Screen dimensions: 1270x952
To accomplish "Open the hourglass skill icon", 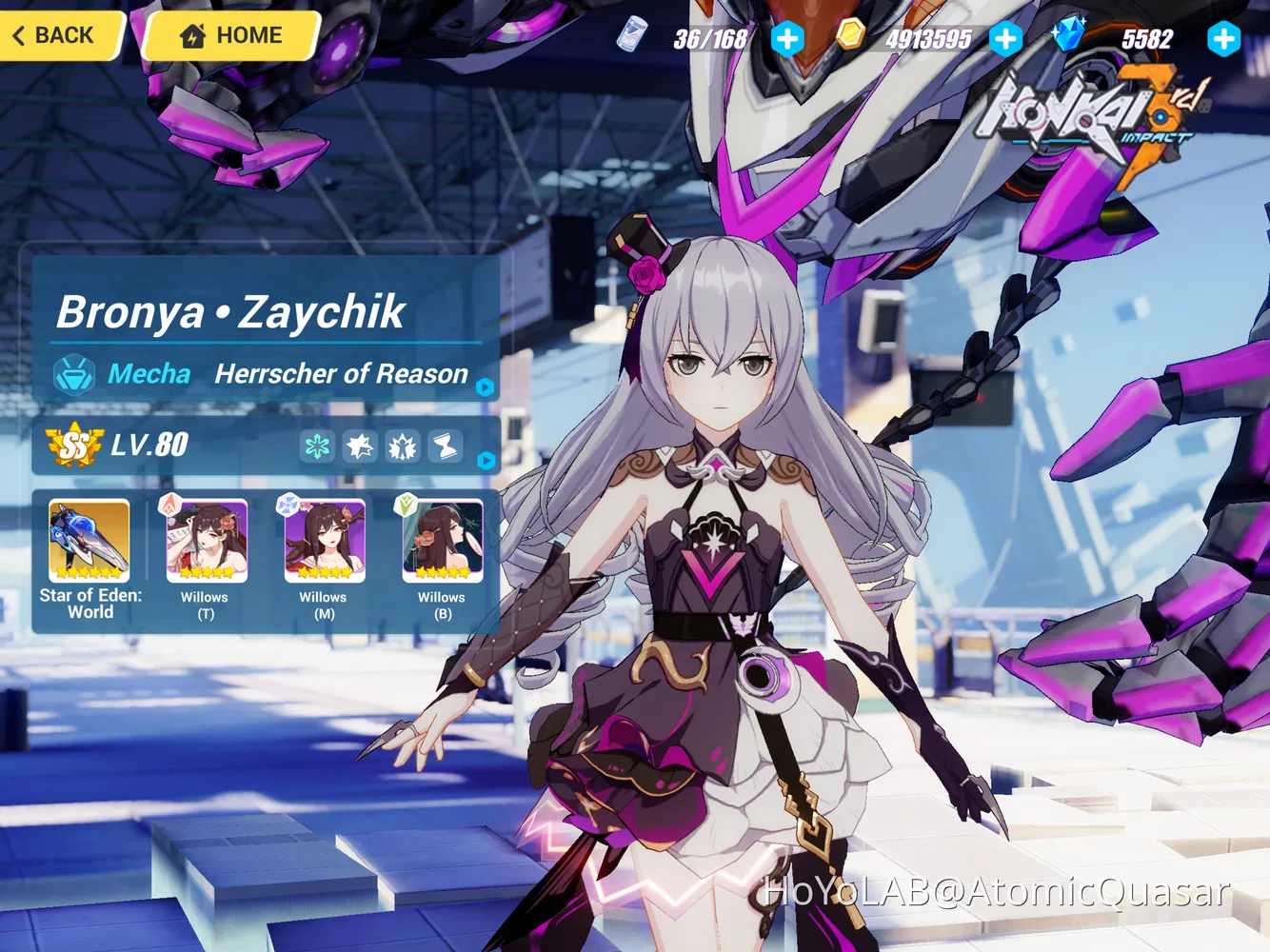I will point(444,446).
